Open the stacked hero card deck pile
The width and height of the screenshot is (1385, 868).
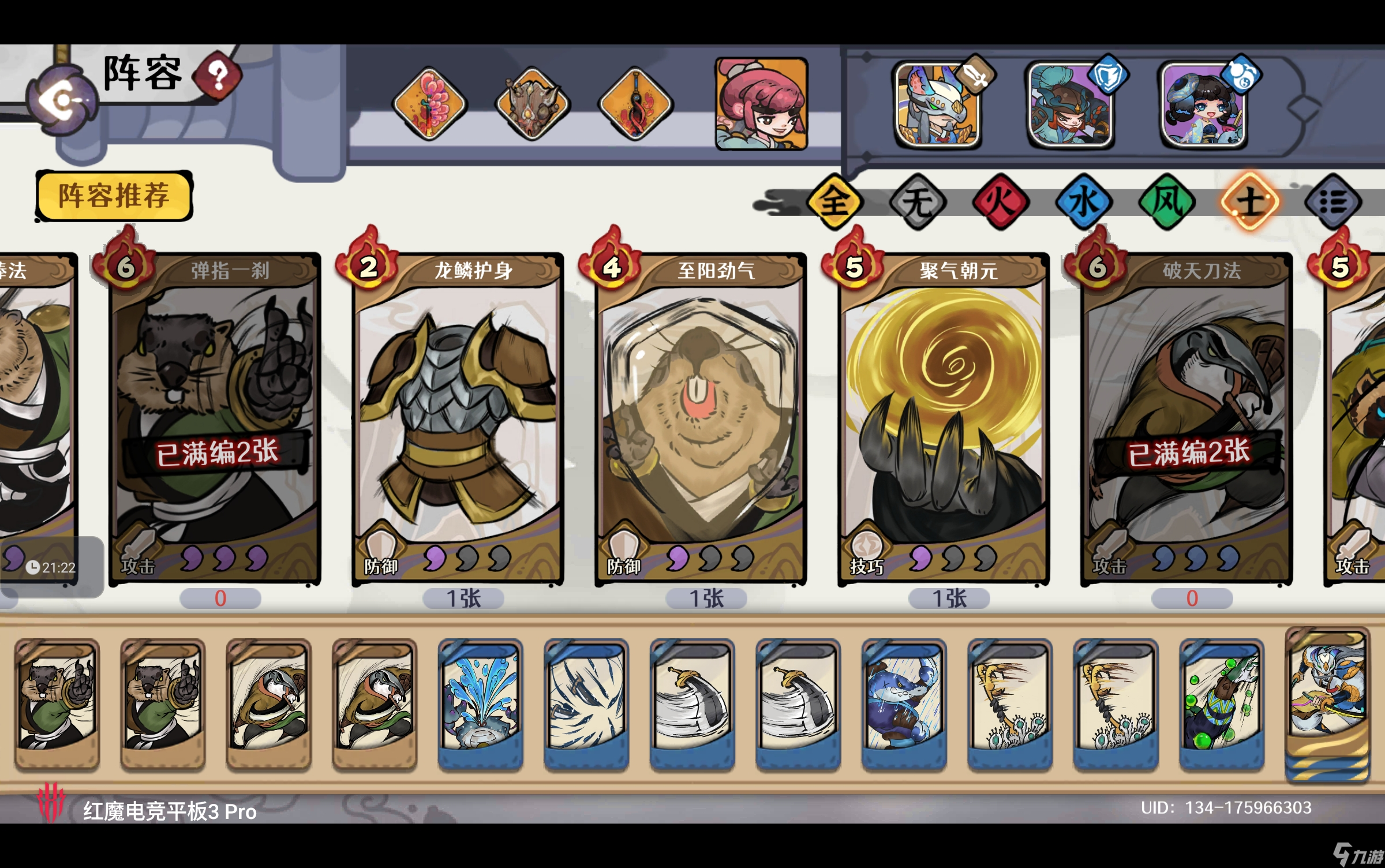[x=1327, y=704]
